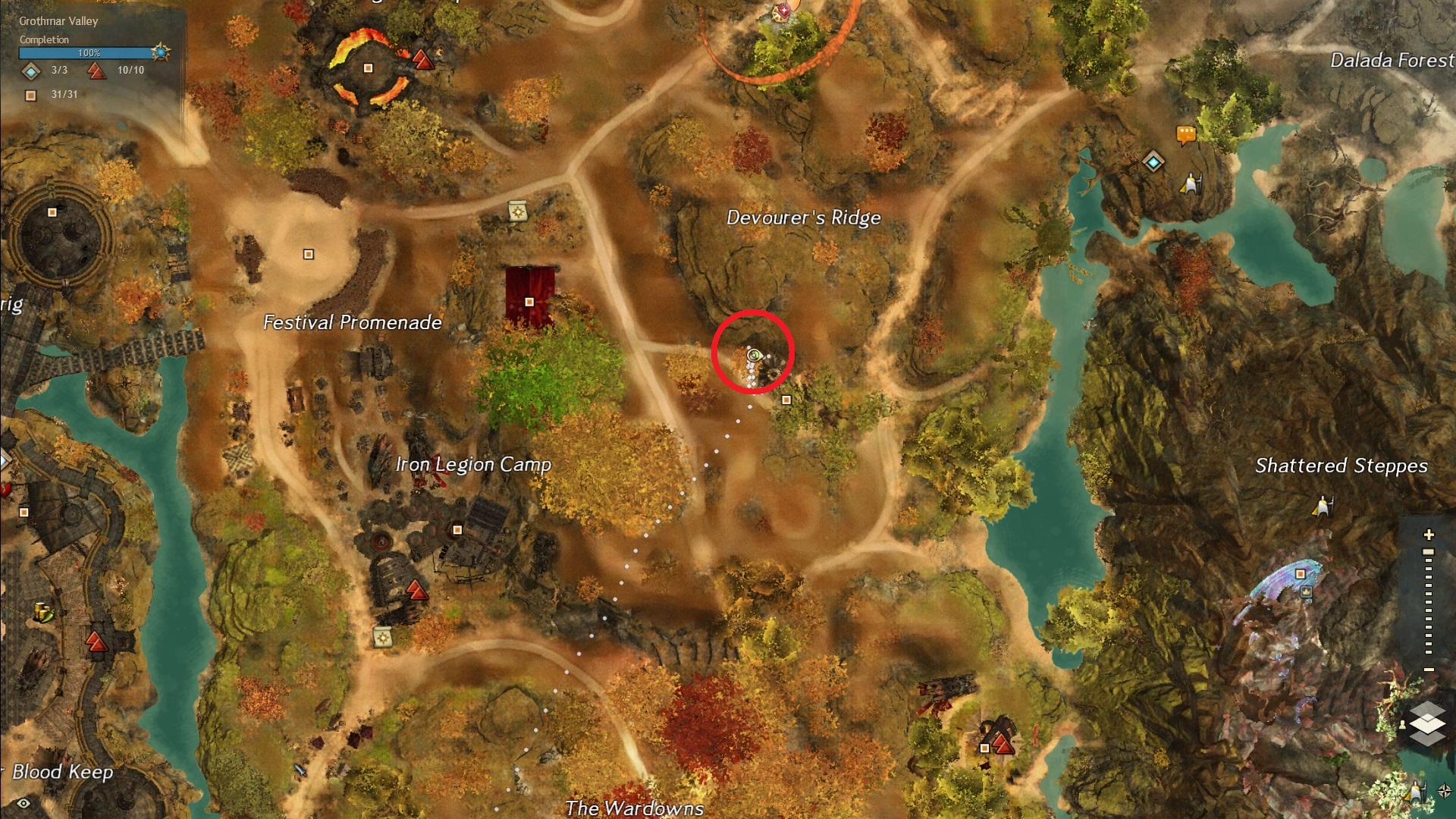The image size is (1456, 819).
Task: Click the crown icon in Shattered Steppes
Action: 1306,592
